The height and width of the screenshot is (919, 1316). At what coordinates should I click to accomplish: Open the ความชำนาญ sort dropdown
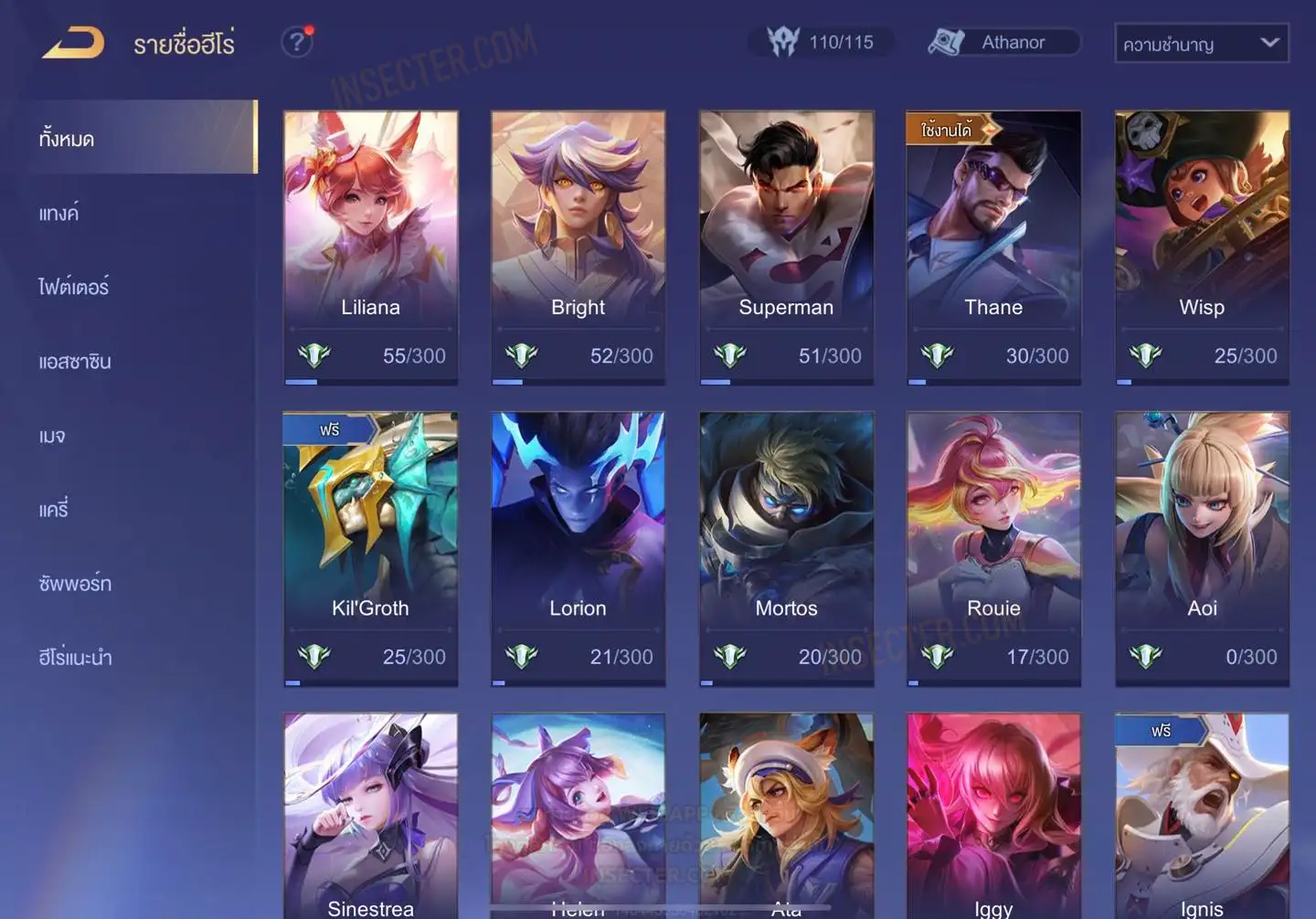click(1201, 43)
